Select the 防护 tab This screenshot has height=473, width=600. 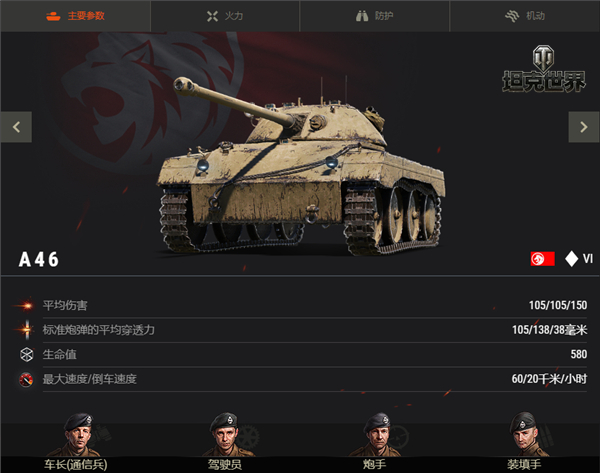[x=375, y=16]
